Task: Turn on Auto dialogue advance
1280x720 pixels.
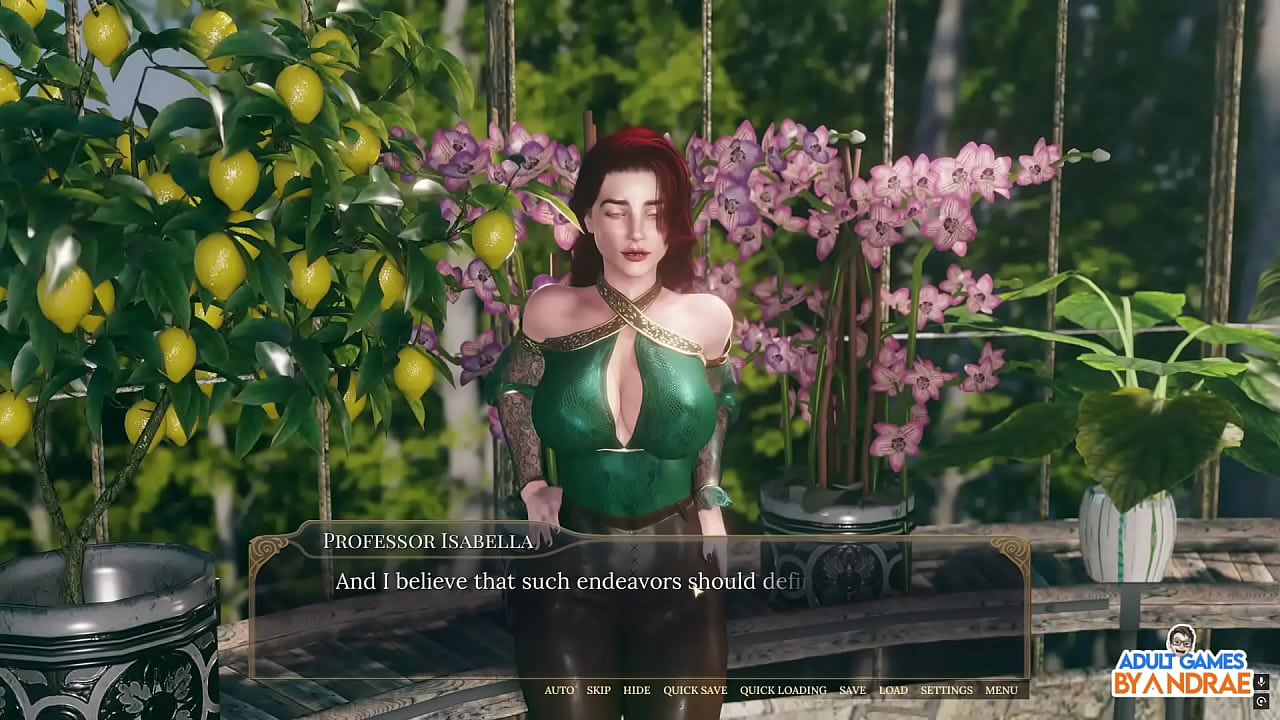Action: pyautogui.click(x=559, y=690)
